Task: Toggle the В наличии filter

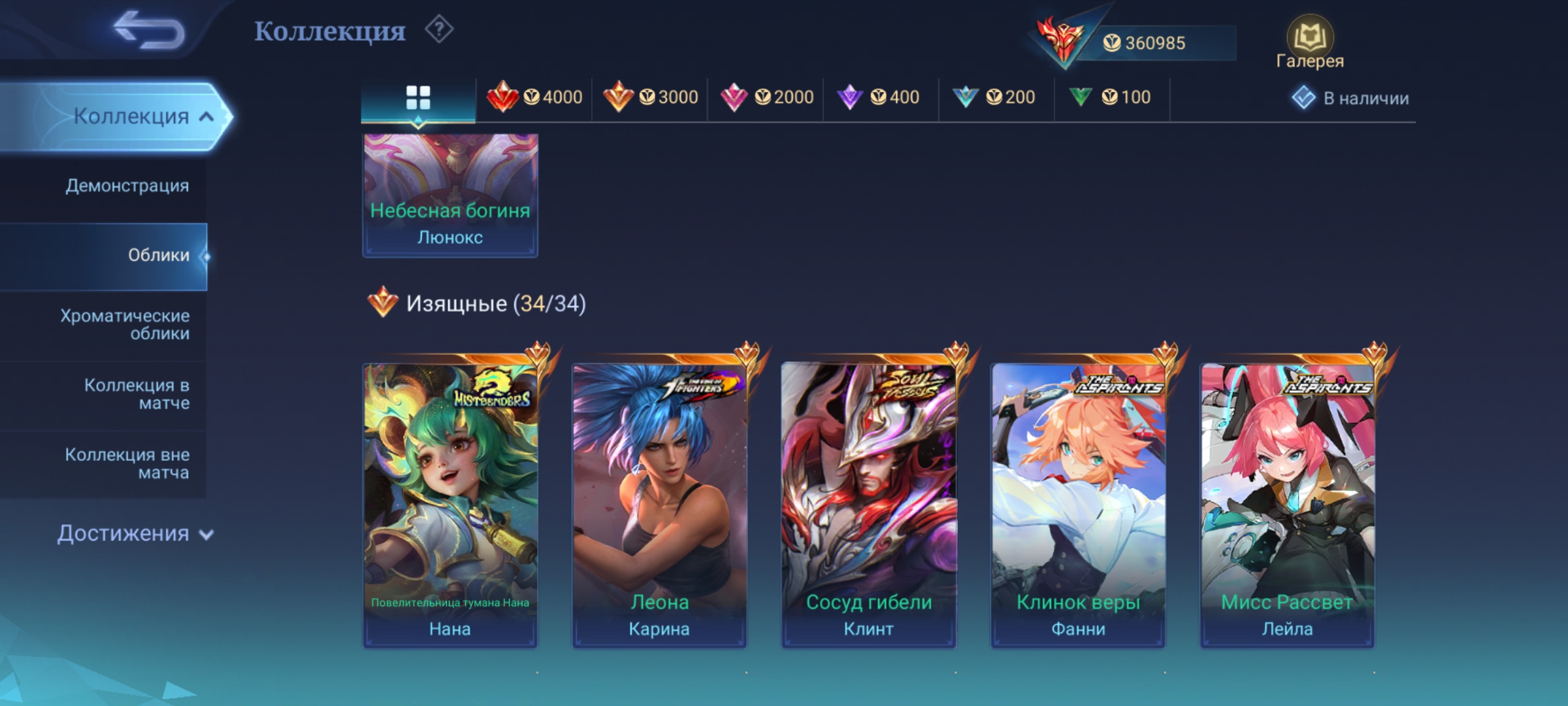Action: [1350, 98]
